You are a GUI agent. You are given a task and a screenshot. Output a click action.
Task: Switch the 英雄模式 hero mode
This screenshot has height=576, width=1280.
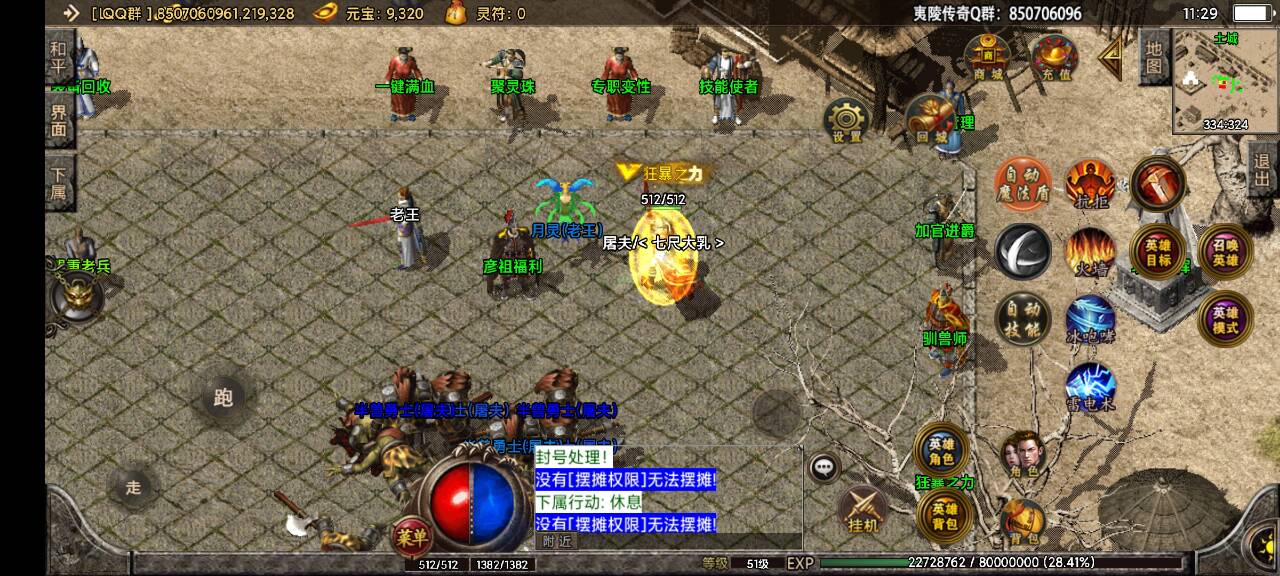click(x=1225, y=319)
